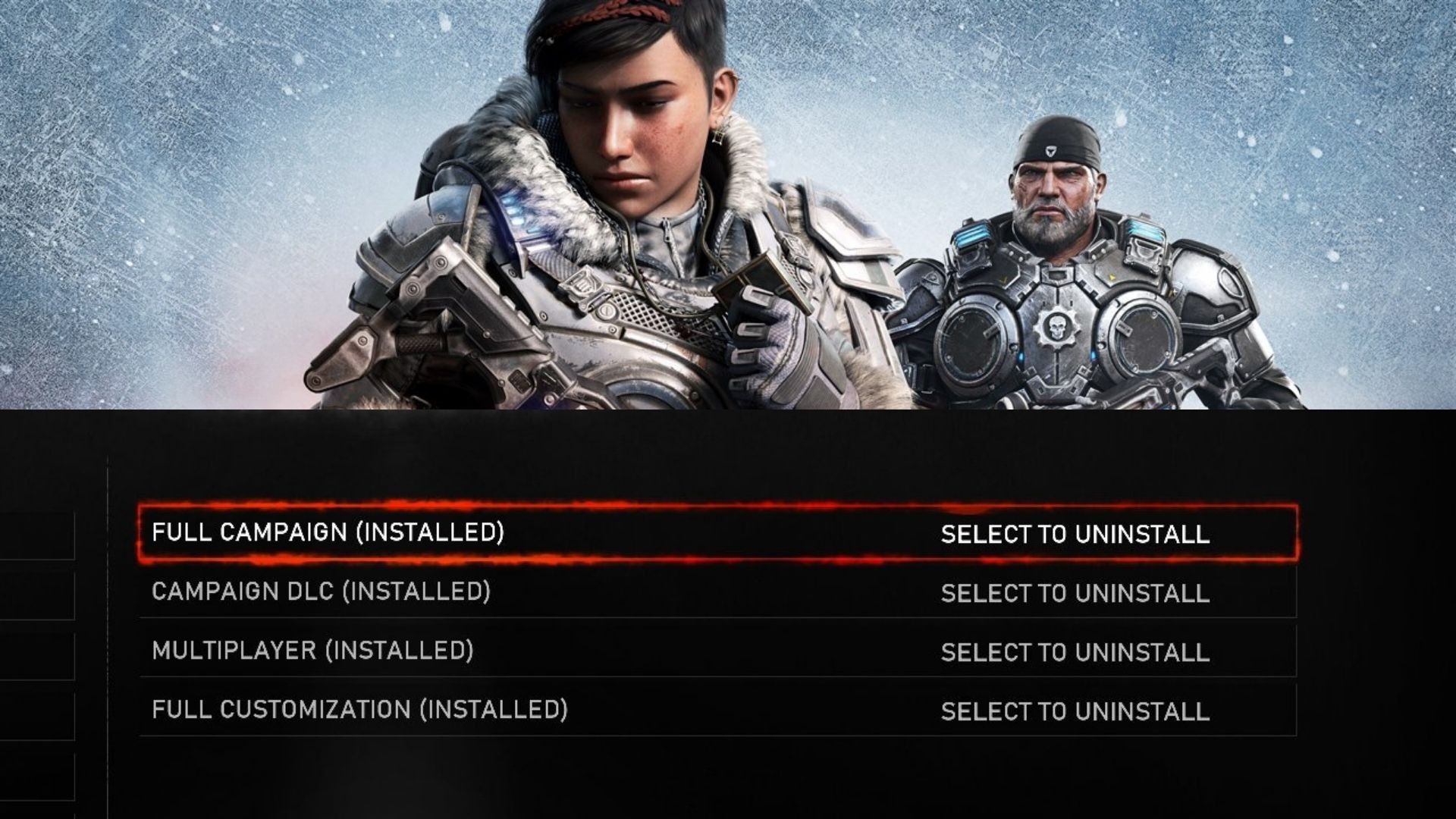
Task: Click SELECT TO UNINSTALL beside Multiplayer
Action: coord(1075,652)
